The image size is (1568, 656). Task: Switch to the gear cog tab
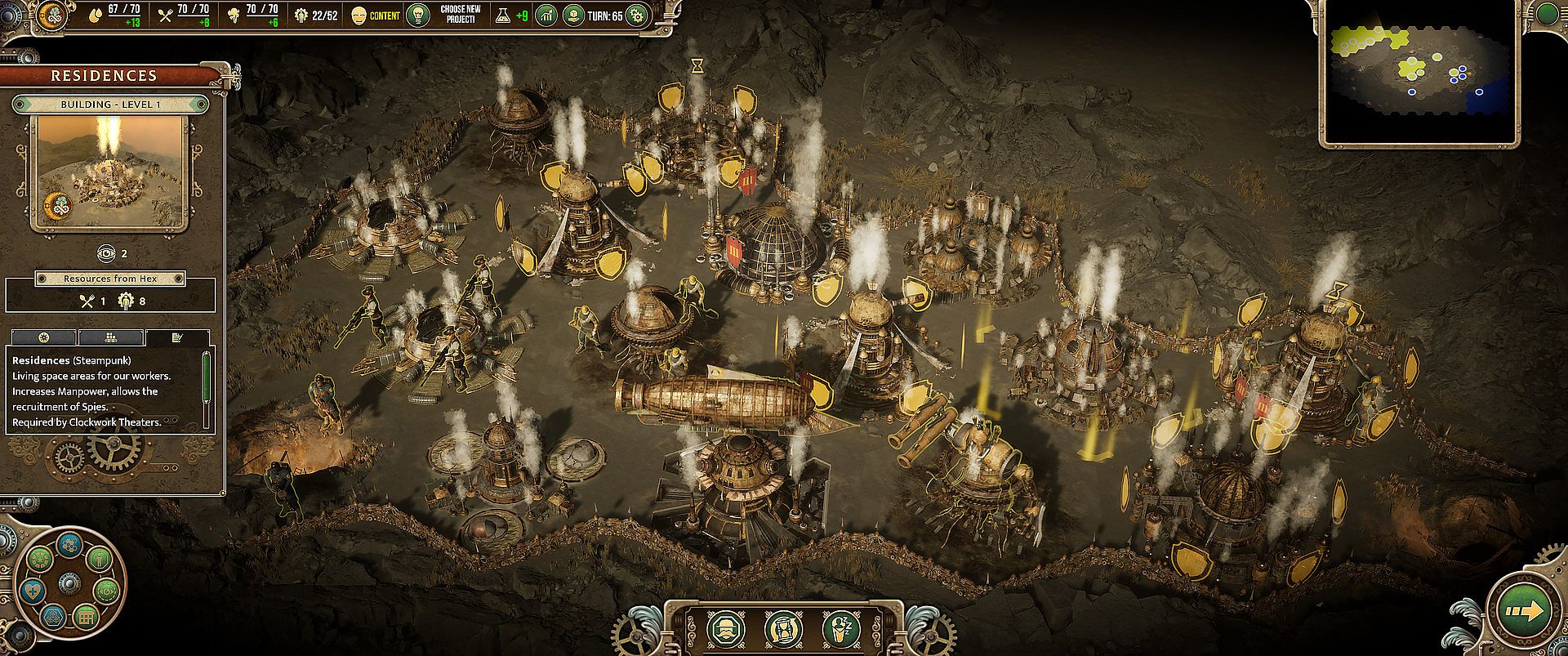tap(44, 337)
